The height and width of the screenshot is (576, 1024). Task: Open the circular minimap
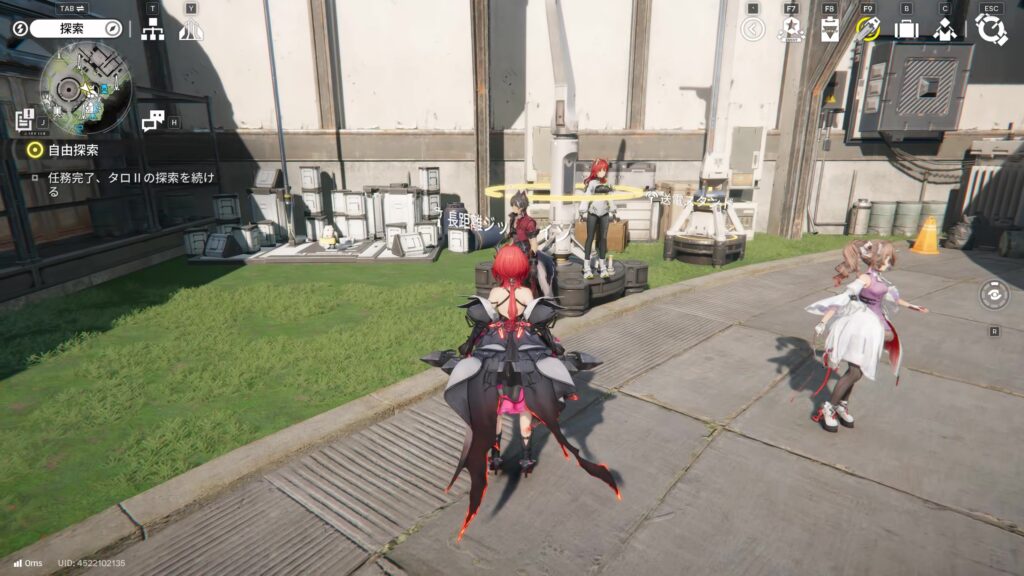86,88
